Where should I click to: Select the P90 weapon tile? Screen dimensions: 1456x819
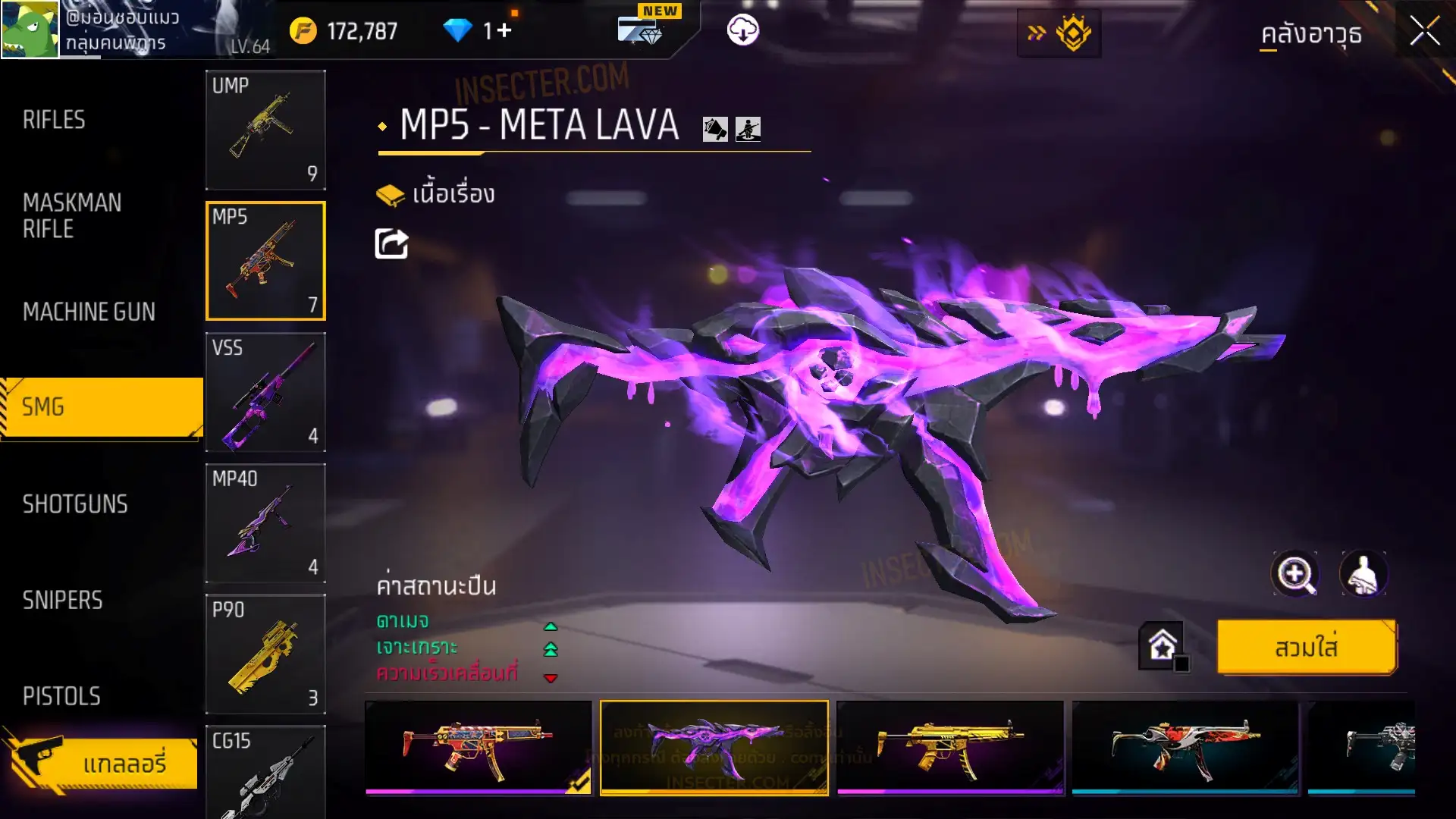(265, 654)
